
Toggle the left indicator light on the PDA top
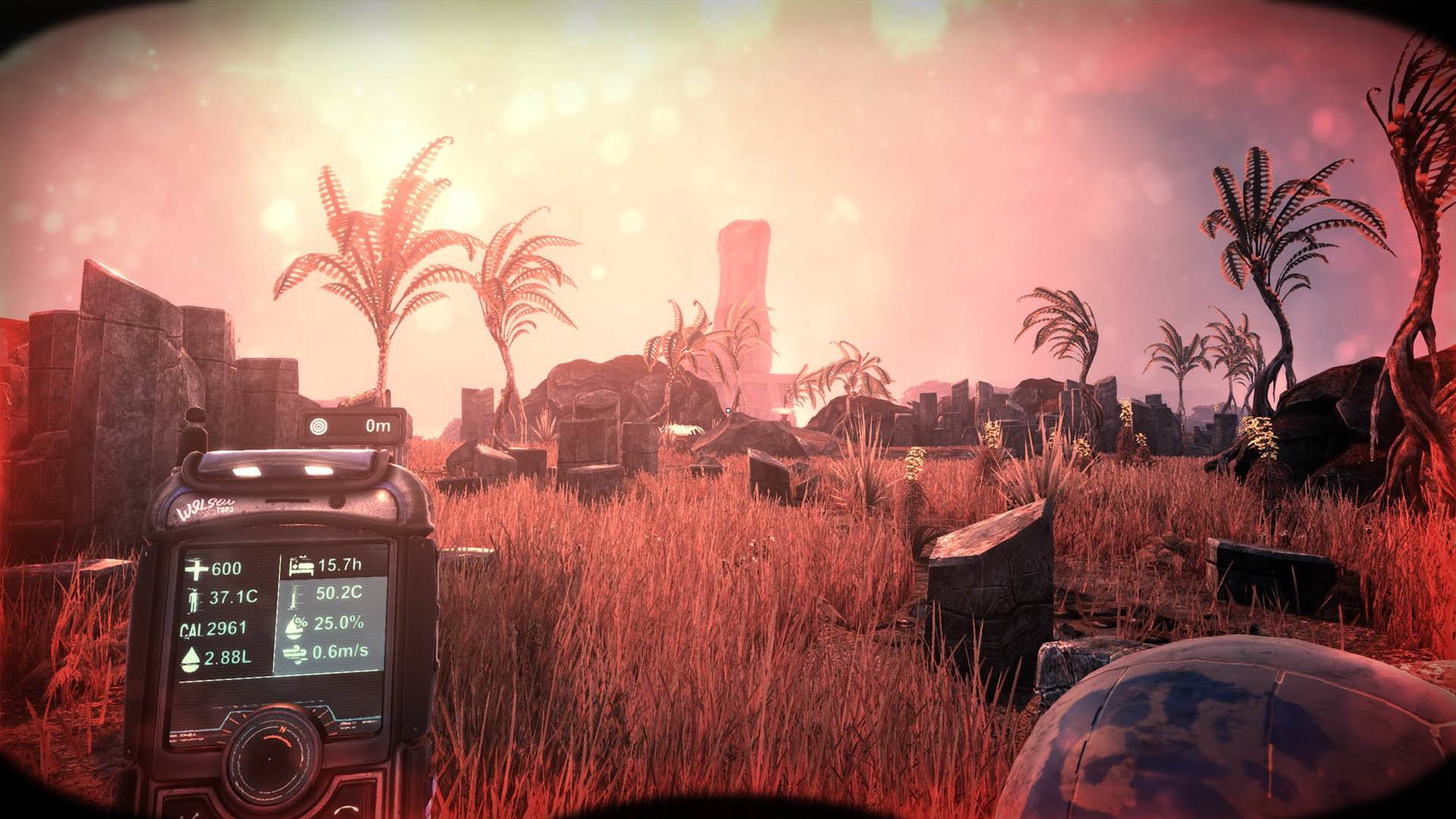point(245,469)
